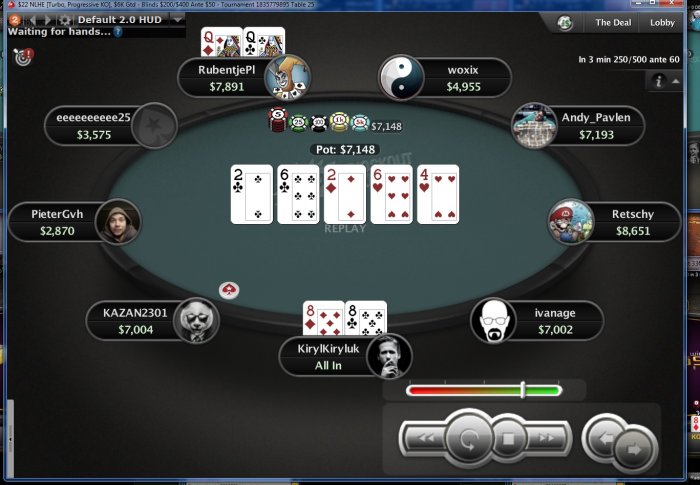The image size is (700, 485).
Task: Open HUD settings gear icon
Action: point(64,19)
